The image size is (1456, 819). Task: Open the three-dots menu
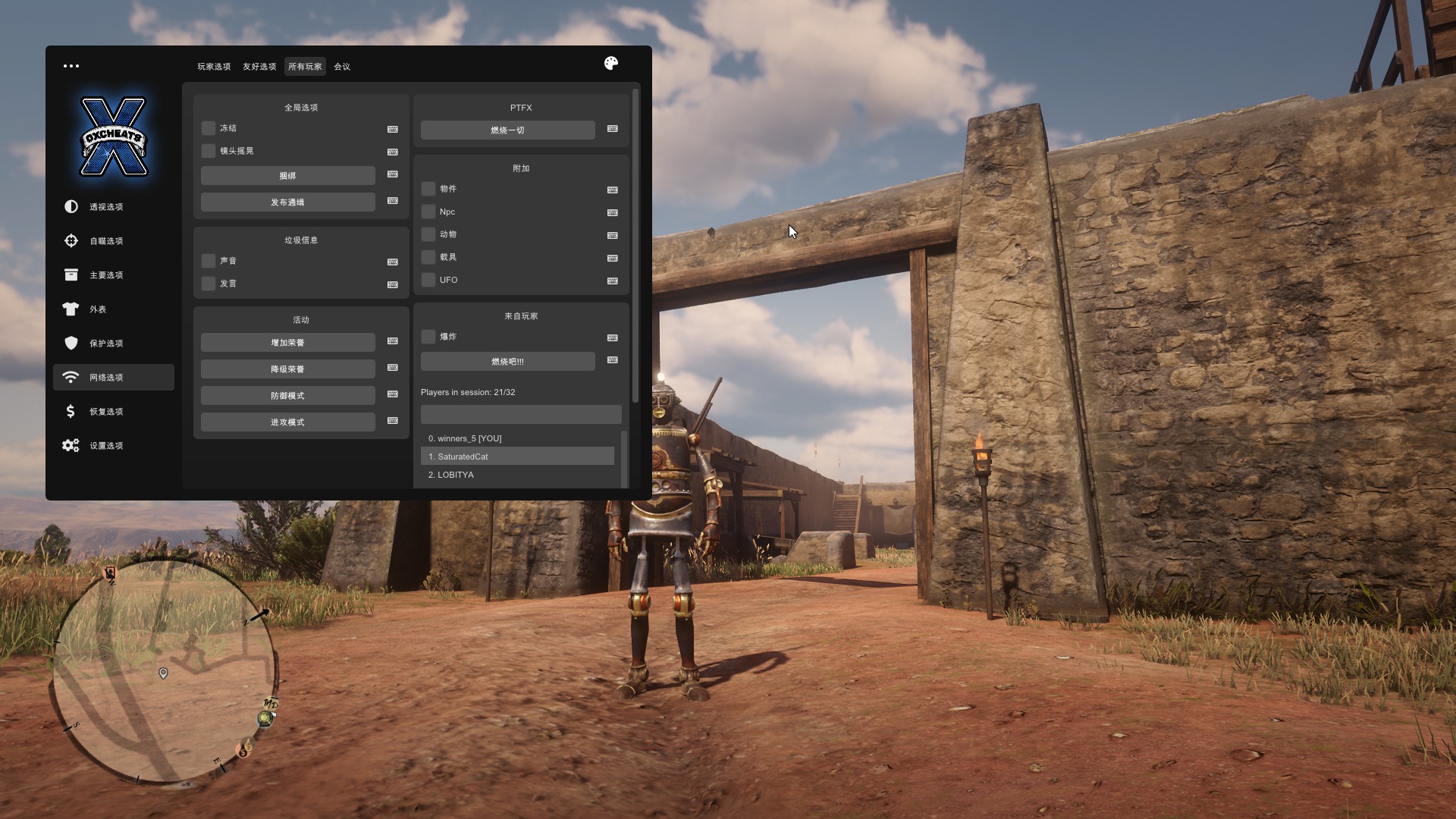[71, 66]
